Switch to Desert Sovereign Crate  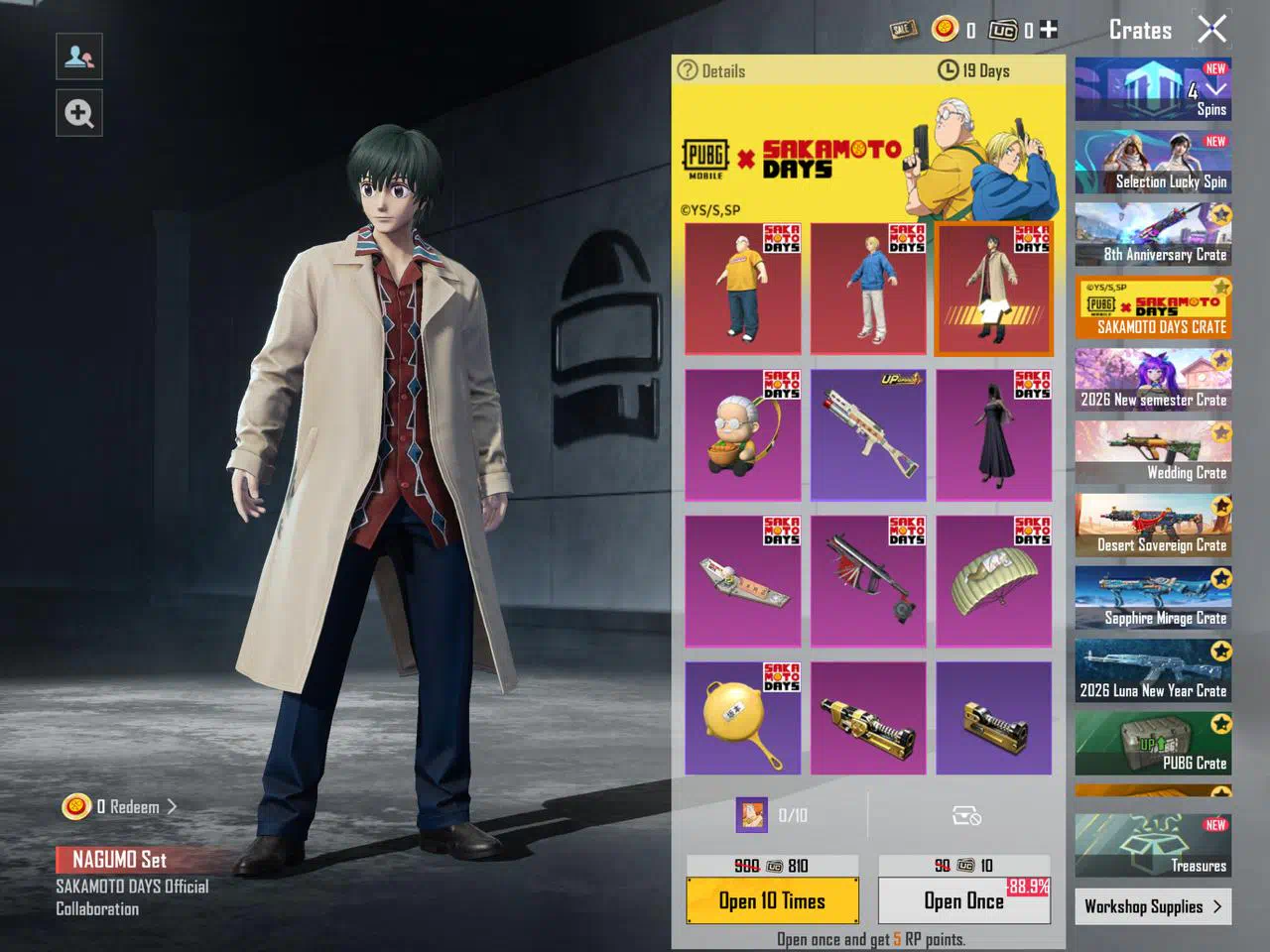coord(1153,526)
